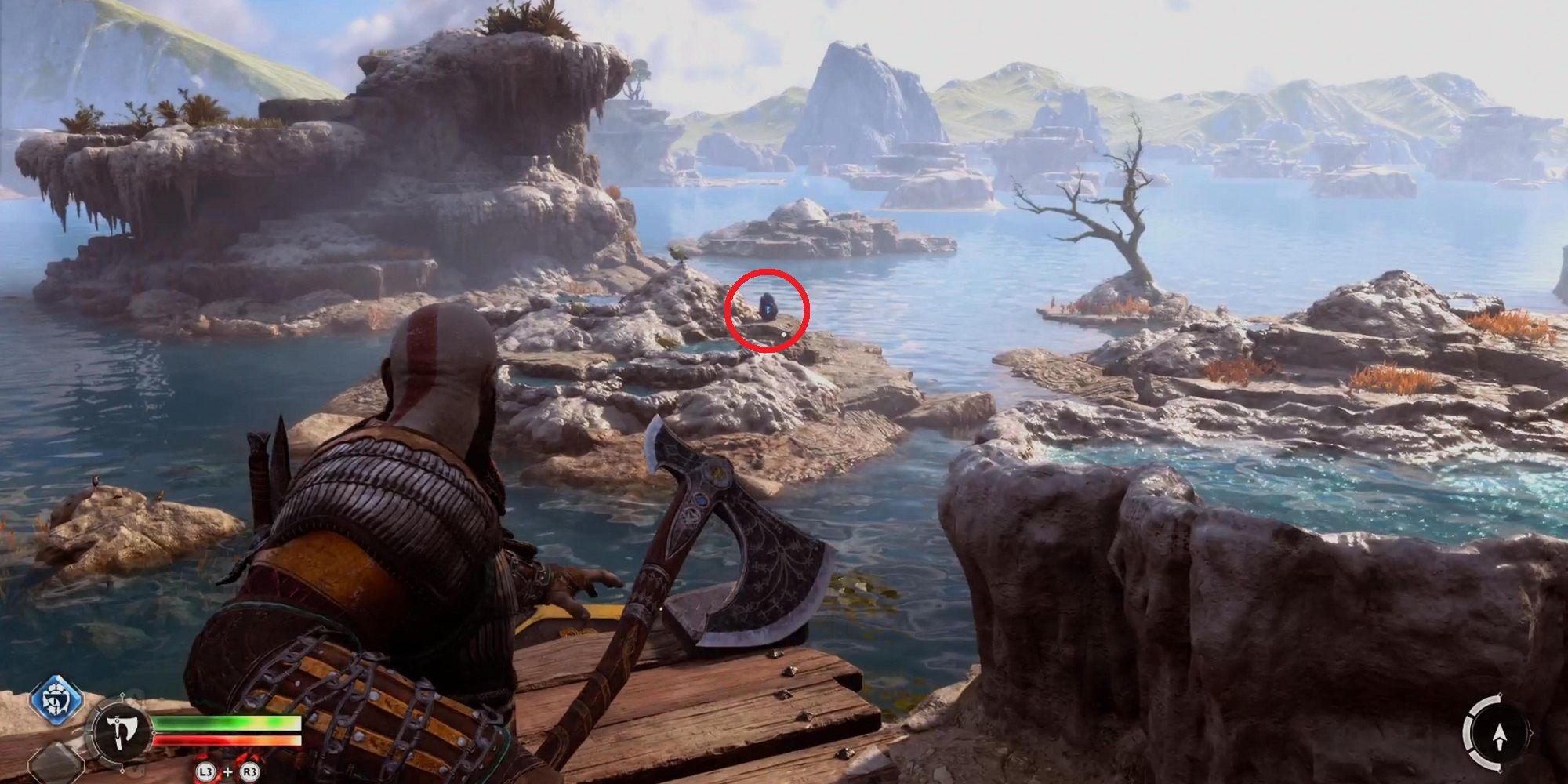
Task: Click the diamond below the weapon selector ring
Action: (122, 771)
